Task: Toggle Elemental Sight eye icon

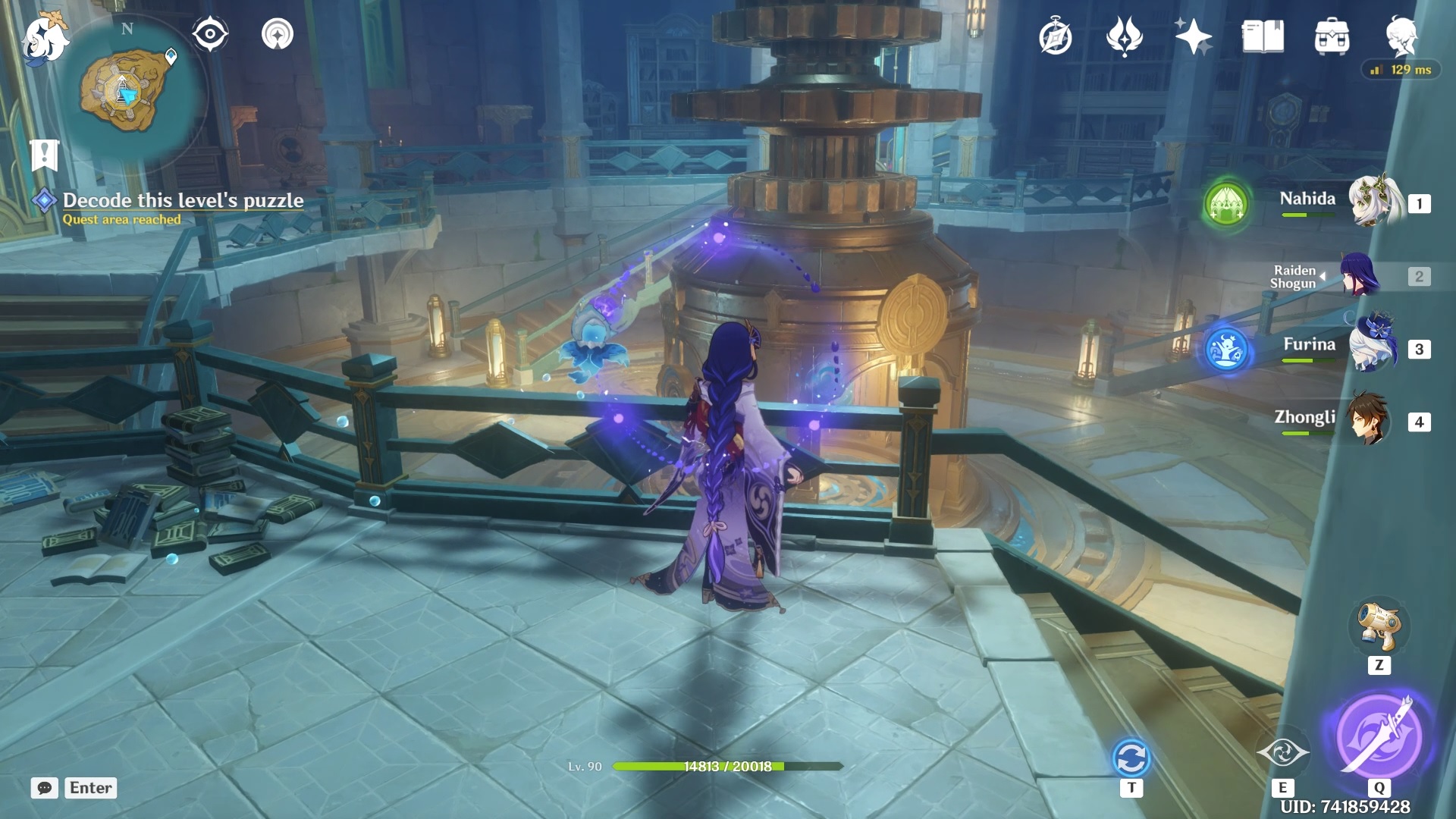Action: (x=210, y=34)
